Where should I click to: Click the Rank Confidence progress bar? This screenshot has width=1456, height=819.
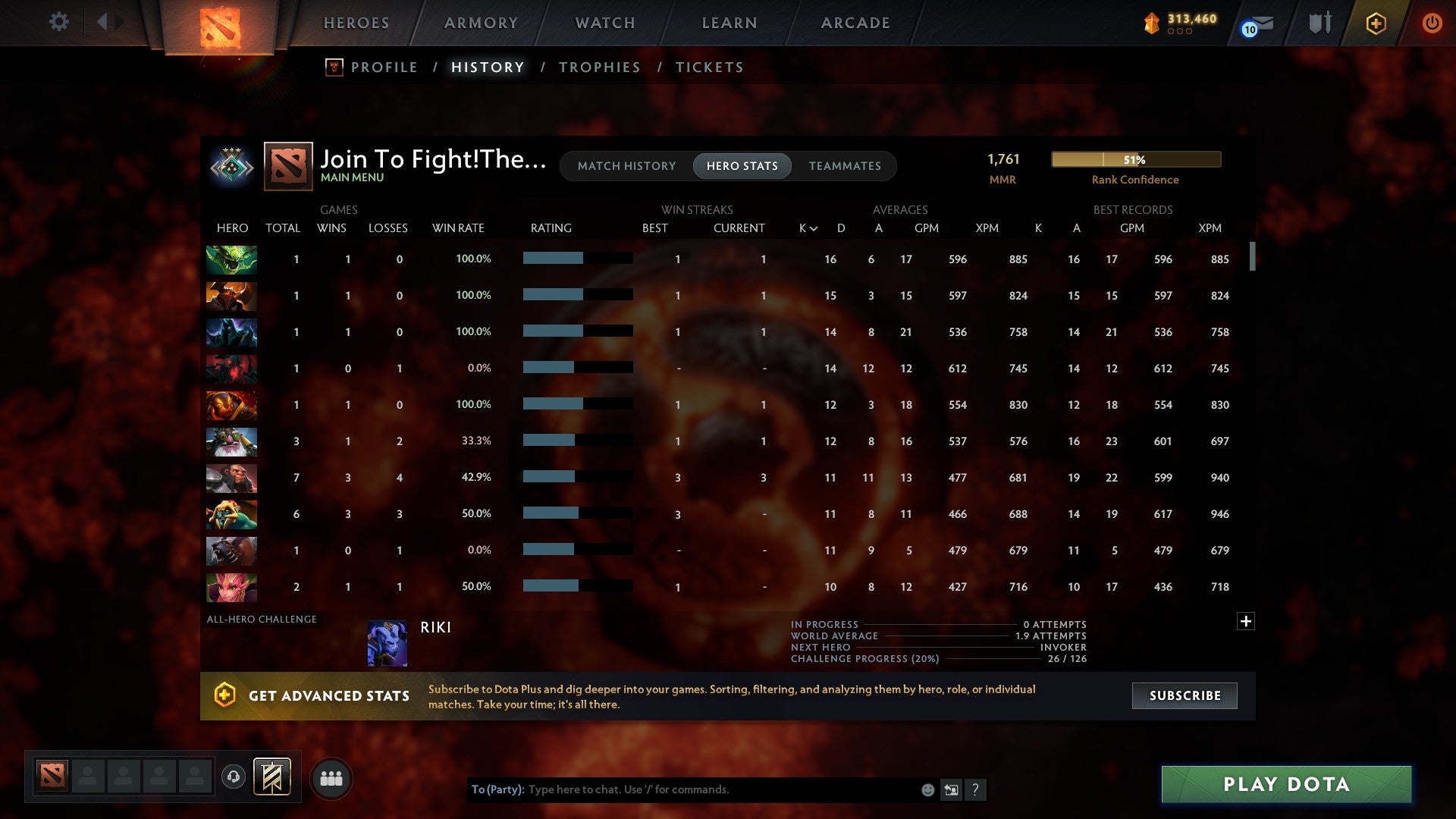tap(1135, 159)
